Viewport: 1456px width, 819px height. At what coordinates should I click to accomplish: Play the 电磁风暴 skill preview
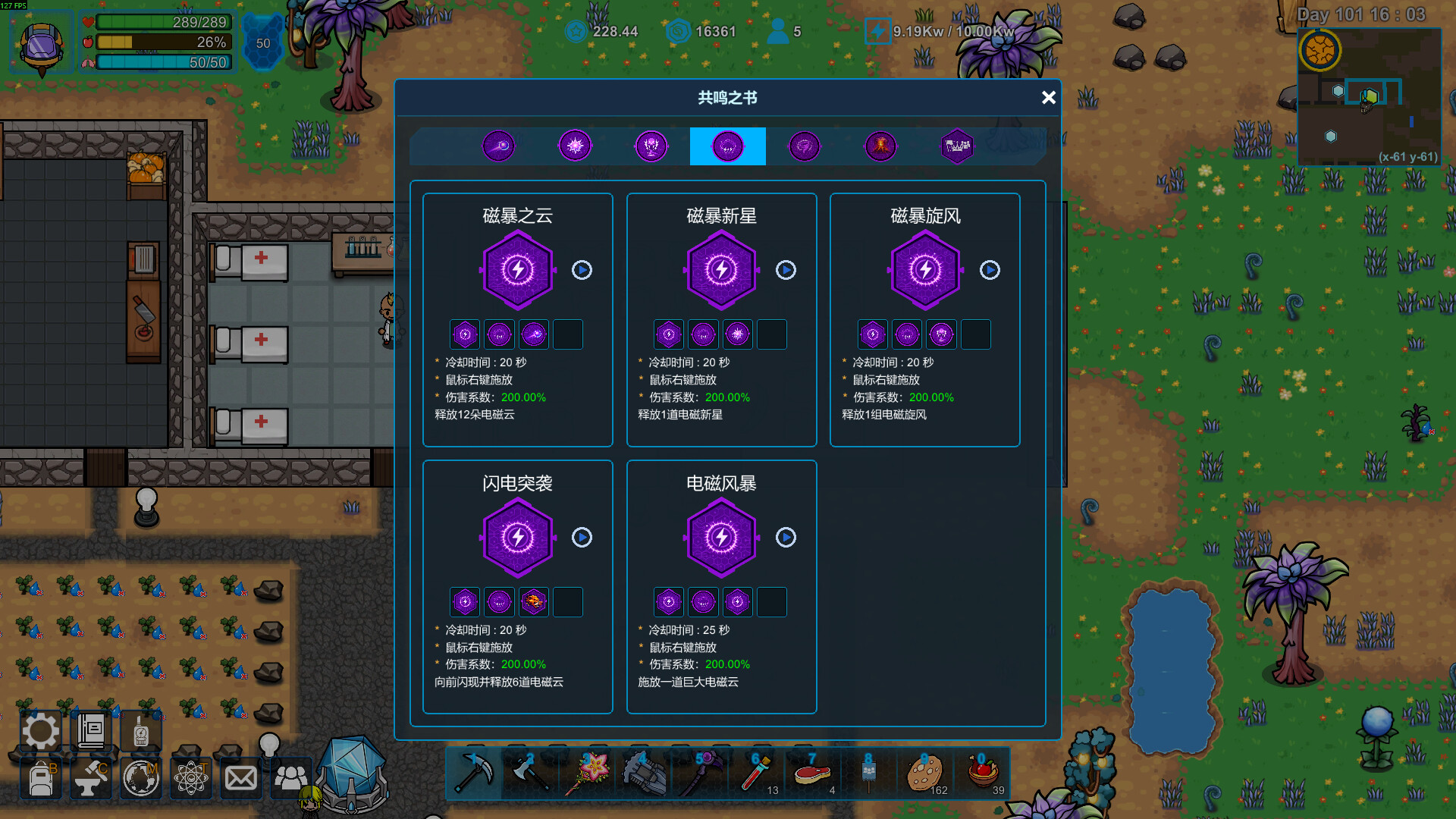coord(786,538)
